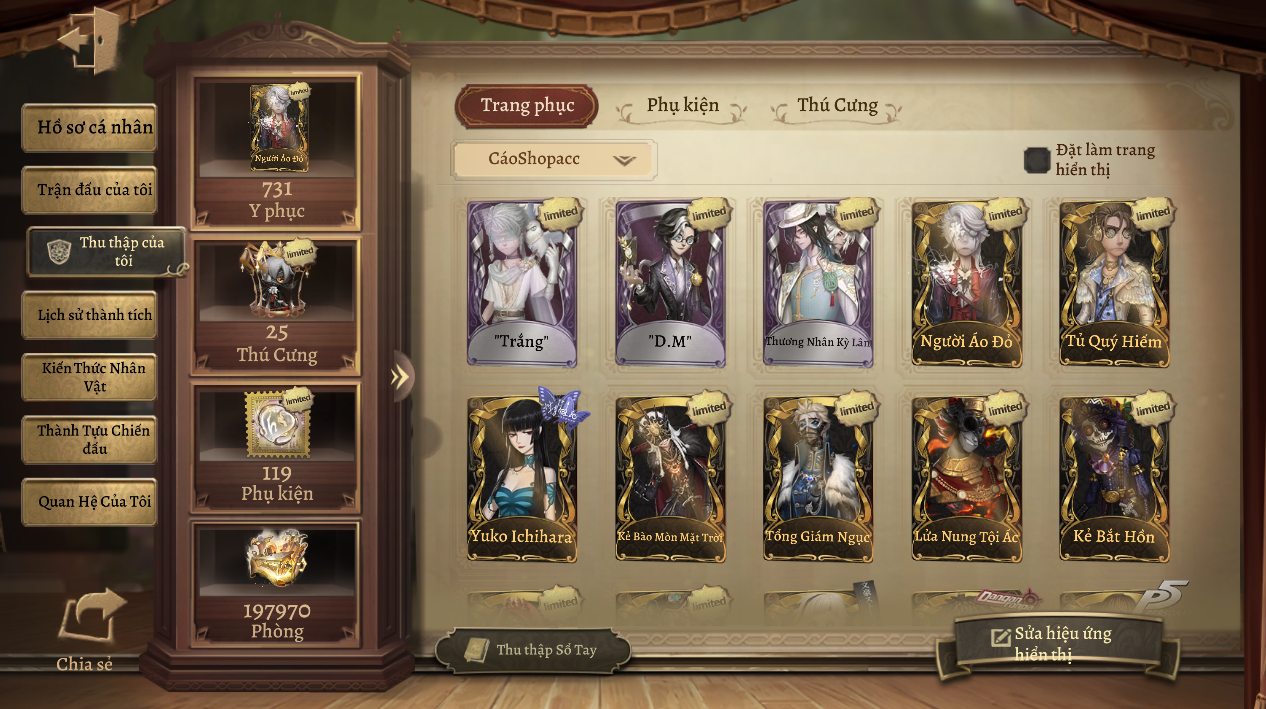Open Trận đấu của tôi page

click(90, 190)
